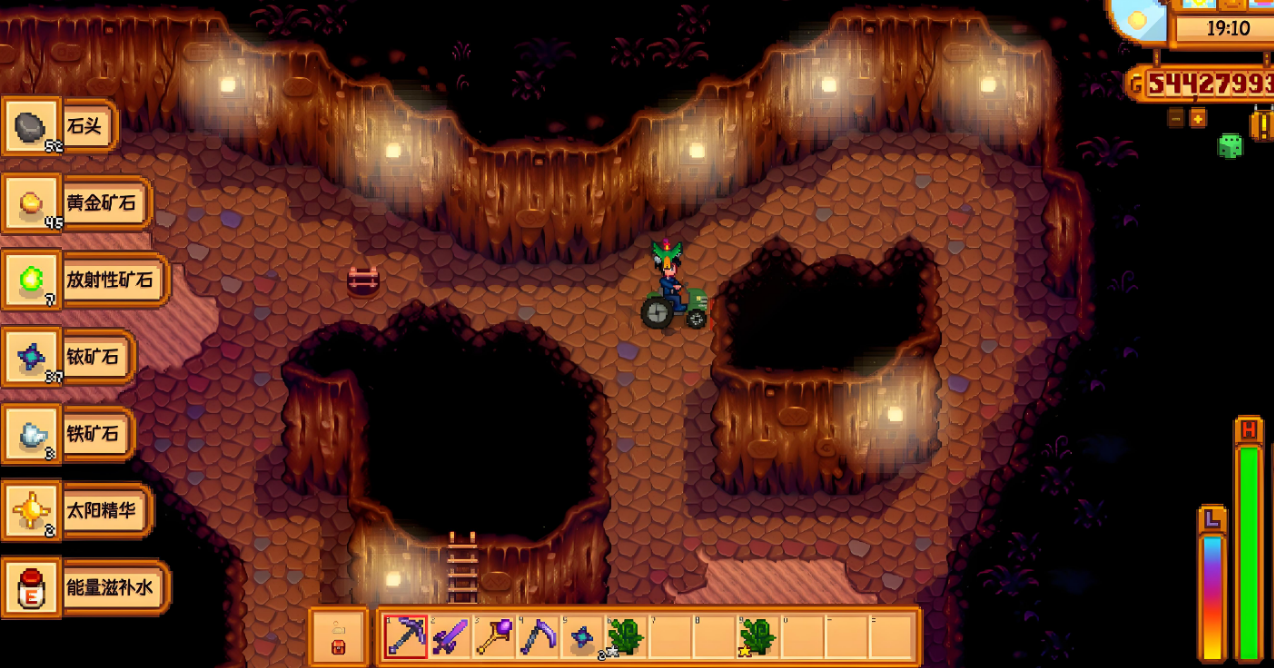Open the journal exclamation mark icon
This screenshot has width=1274, height=668.
click(x=1262, y=125)
